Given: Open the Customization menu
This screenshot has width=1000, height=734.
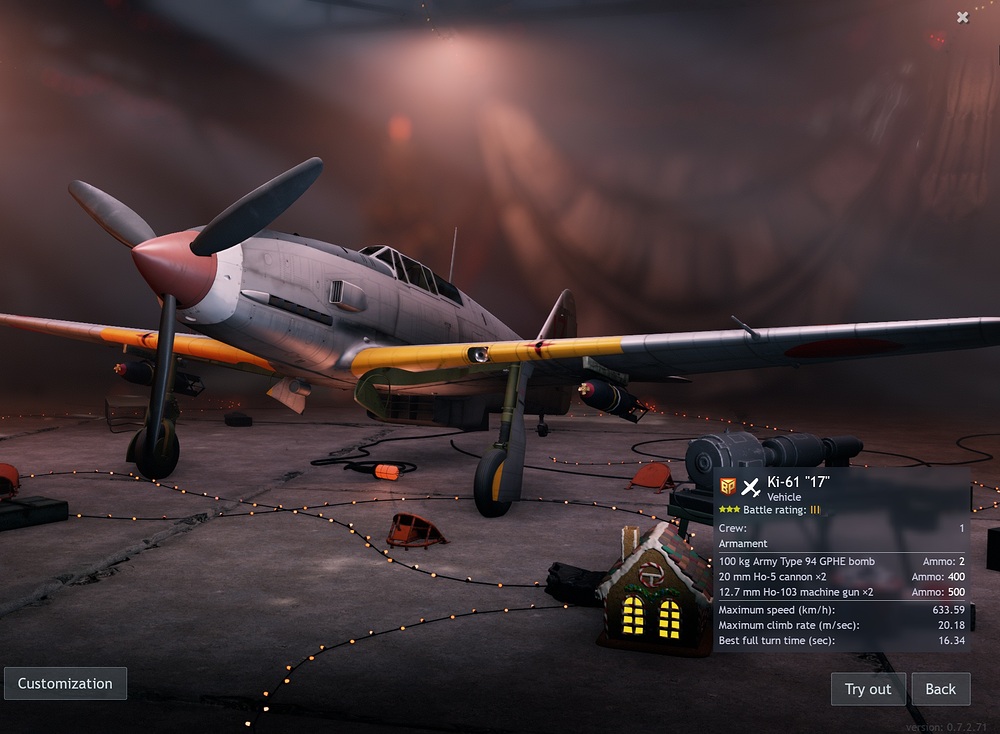Looking at the screenshot, I should (65, 684).
